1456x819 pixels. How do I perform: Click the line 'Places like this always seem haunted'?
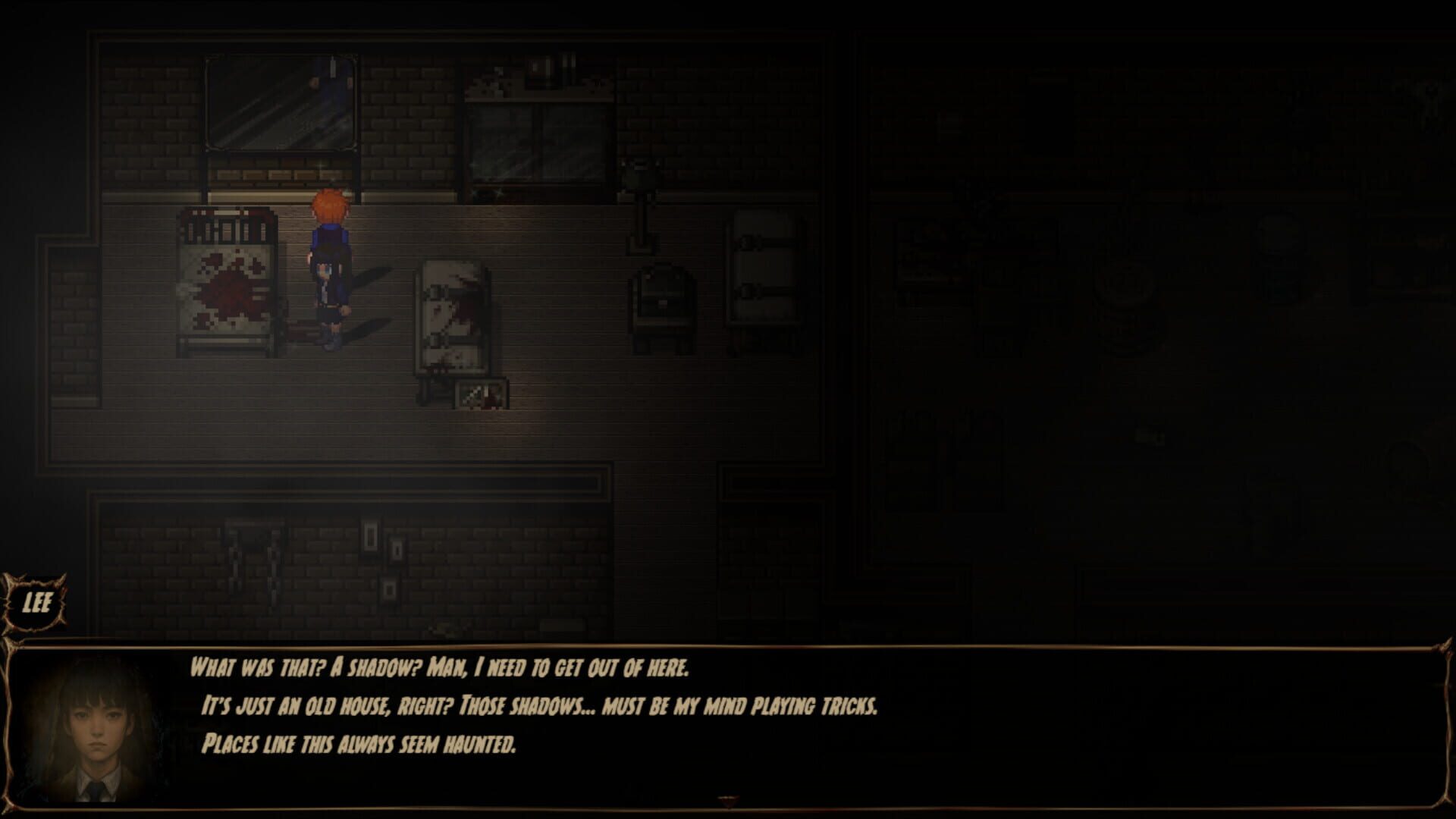(x=360, y=745)
